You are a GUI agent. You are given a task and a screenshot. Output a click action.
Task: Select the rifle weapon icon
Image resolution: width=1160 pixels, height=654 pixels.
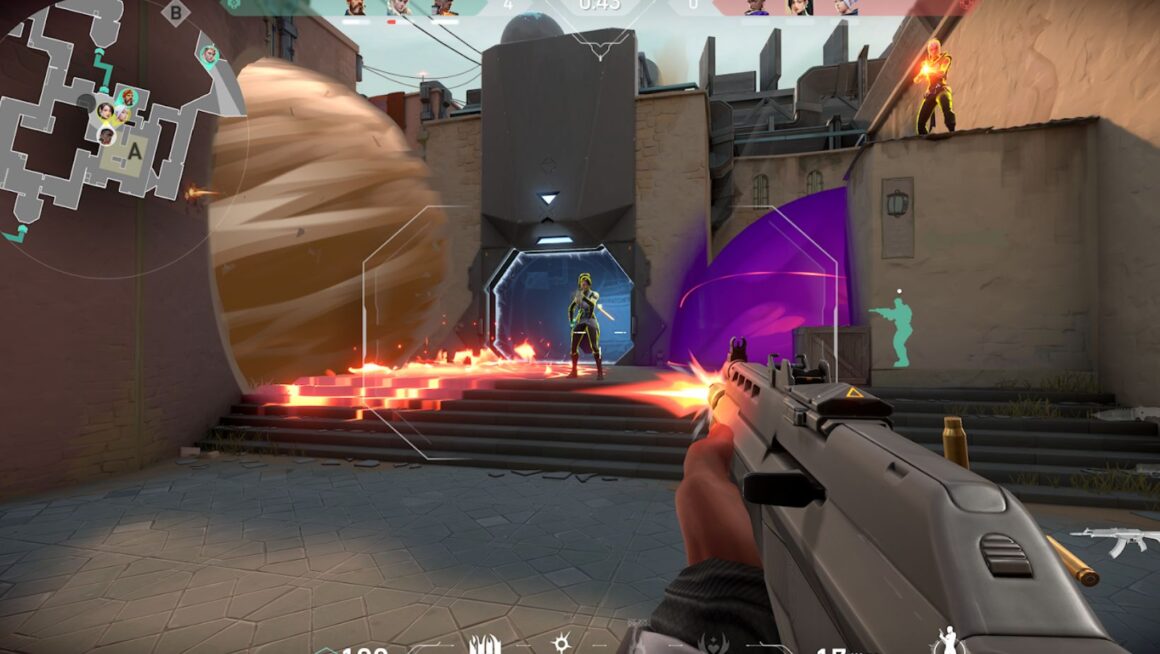1113,540
